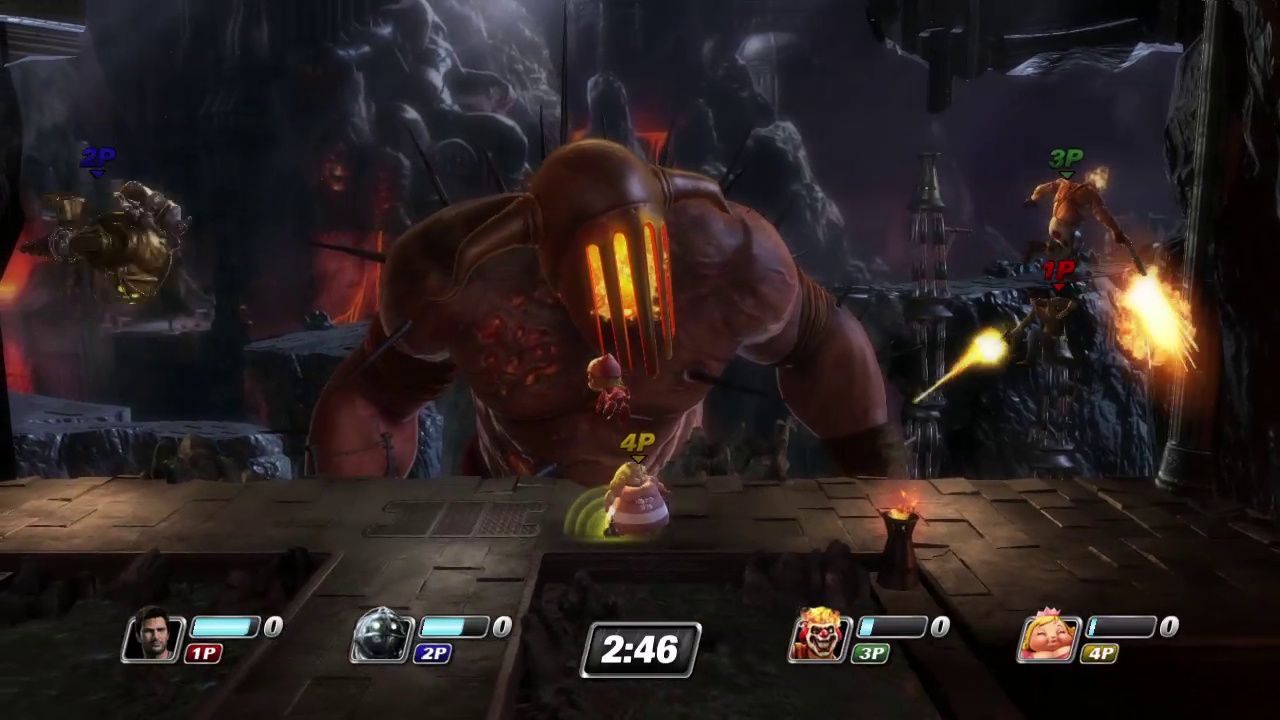This screenshot has height=720, width=1280.
Task: Select the green 3P player badge
Action: 869,653
